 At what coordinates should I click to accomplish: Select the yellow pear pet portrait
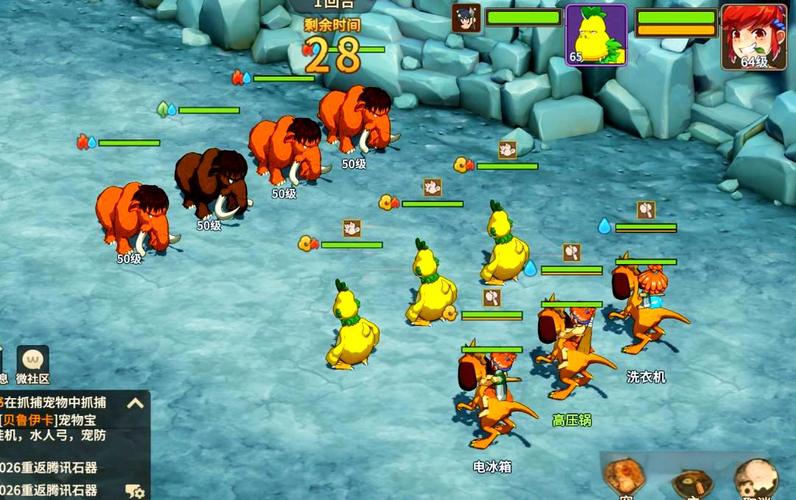(x=596, y=34)
